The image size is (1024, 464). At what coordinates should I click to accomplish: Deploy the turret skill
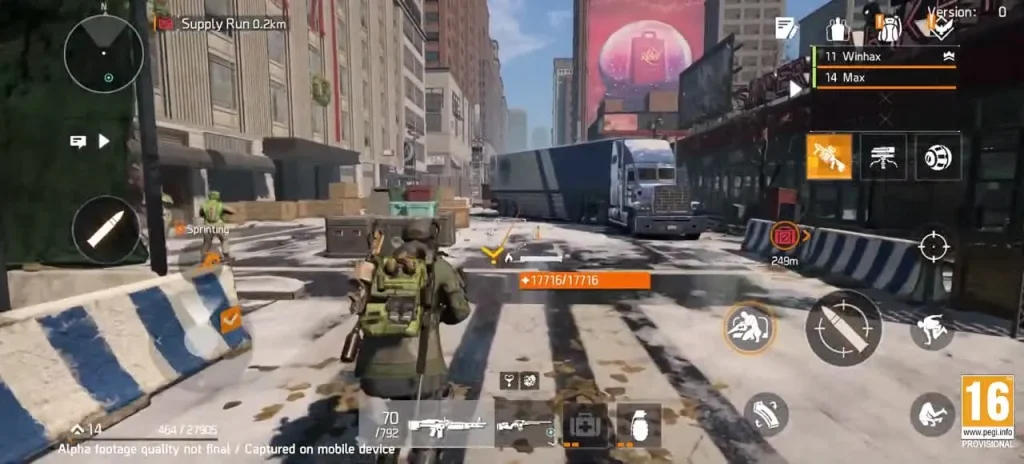[x=884, y=157]
